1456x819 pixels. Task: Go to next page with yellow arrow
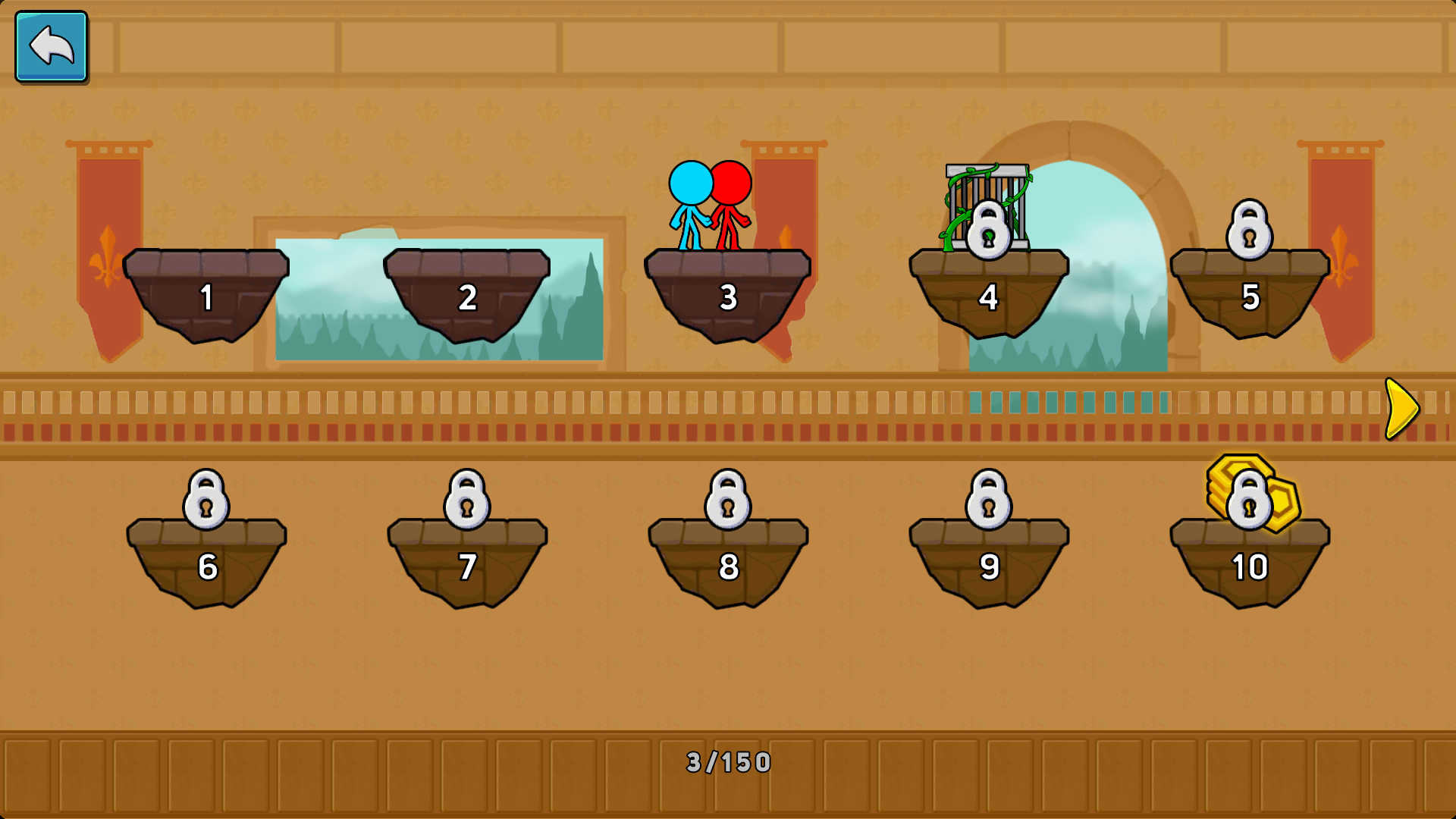pos(1401,409)
